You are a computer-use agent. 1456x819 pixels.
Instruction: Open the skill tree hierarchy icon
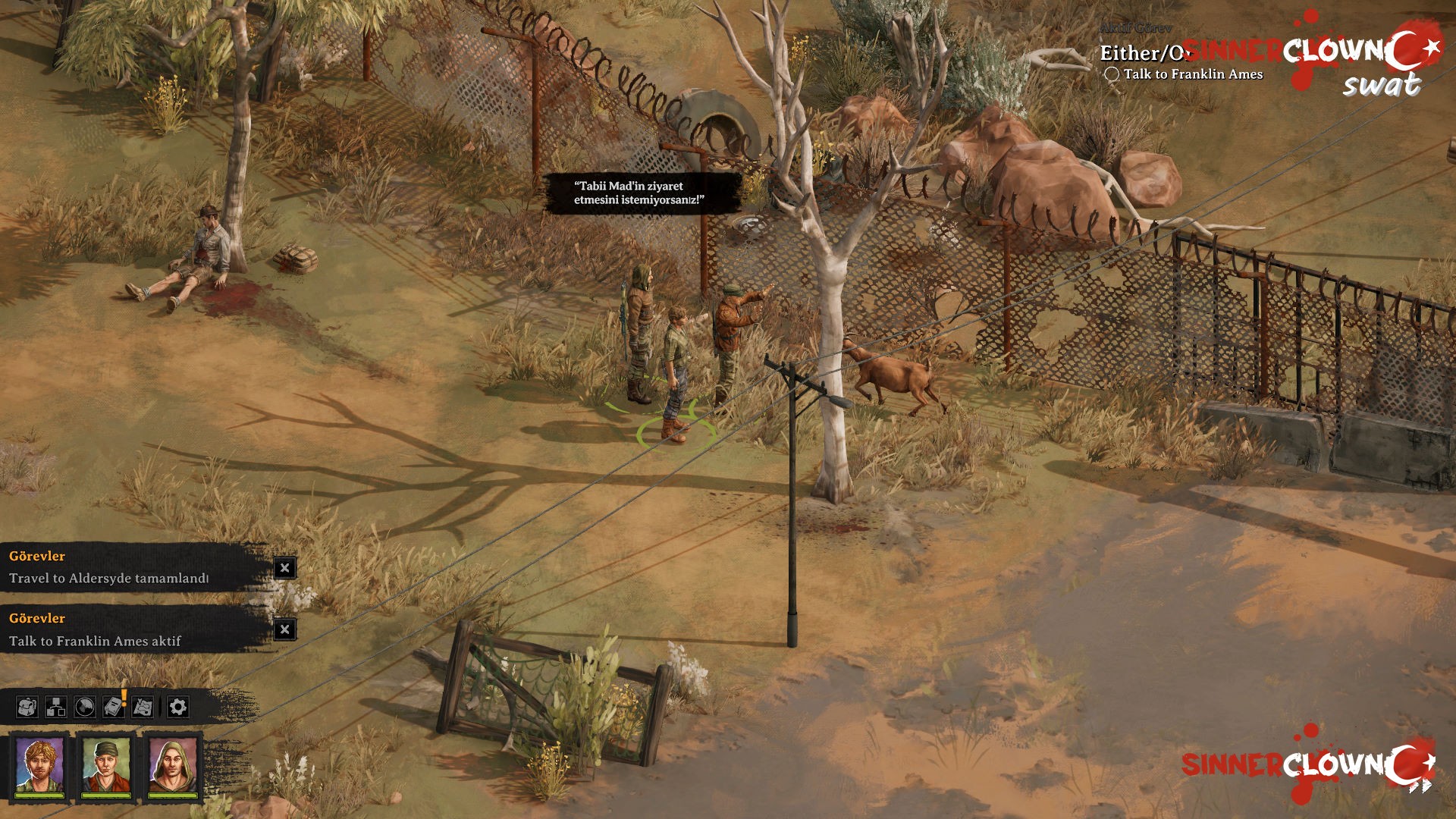click(55, 708)
